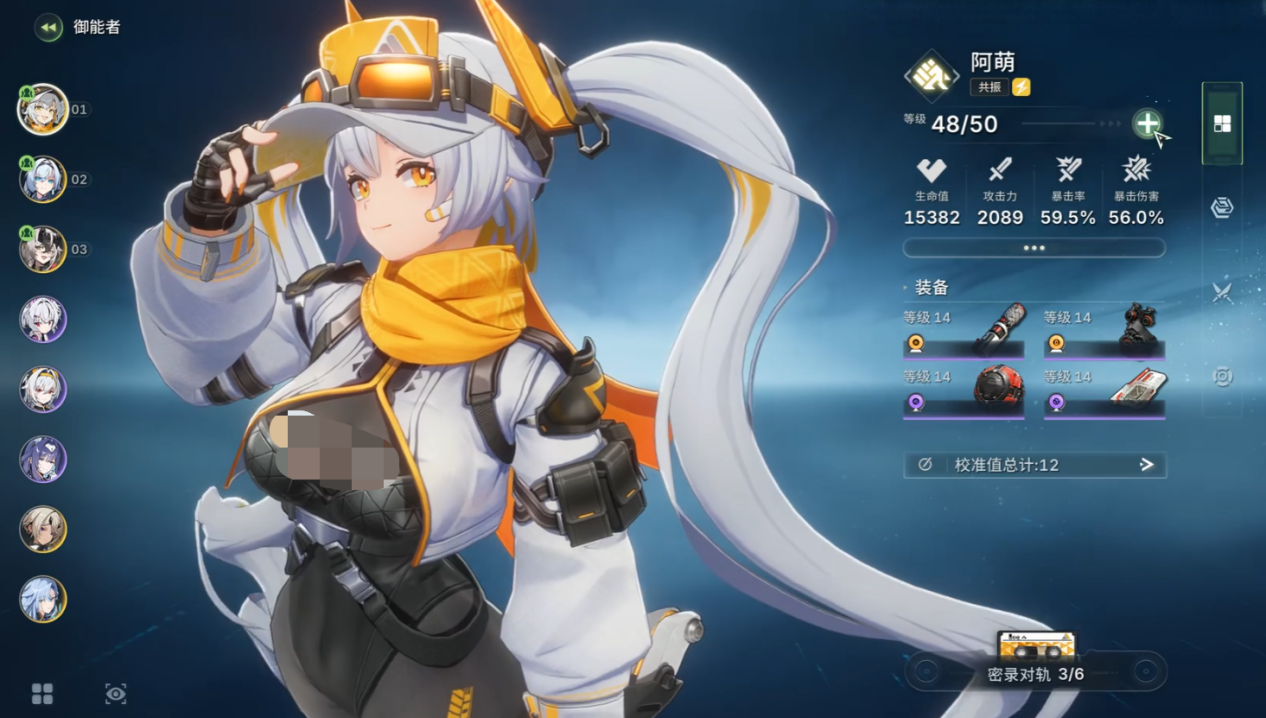Switch to the four-squares overview tab
This screenshot has width=1266, height=718.
pyautogui.click(x=1222, y=124)
